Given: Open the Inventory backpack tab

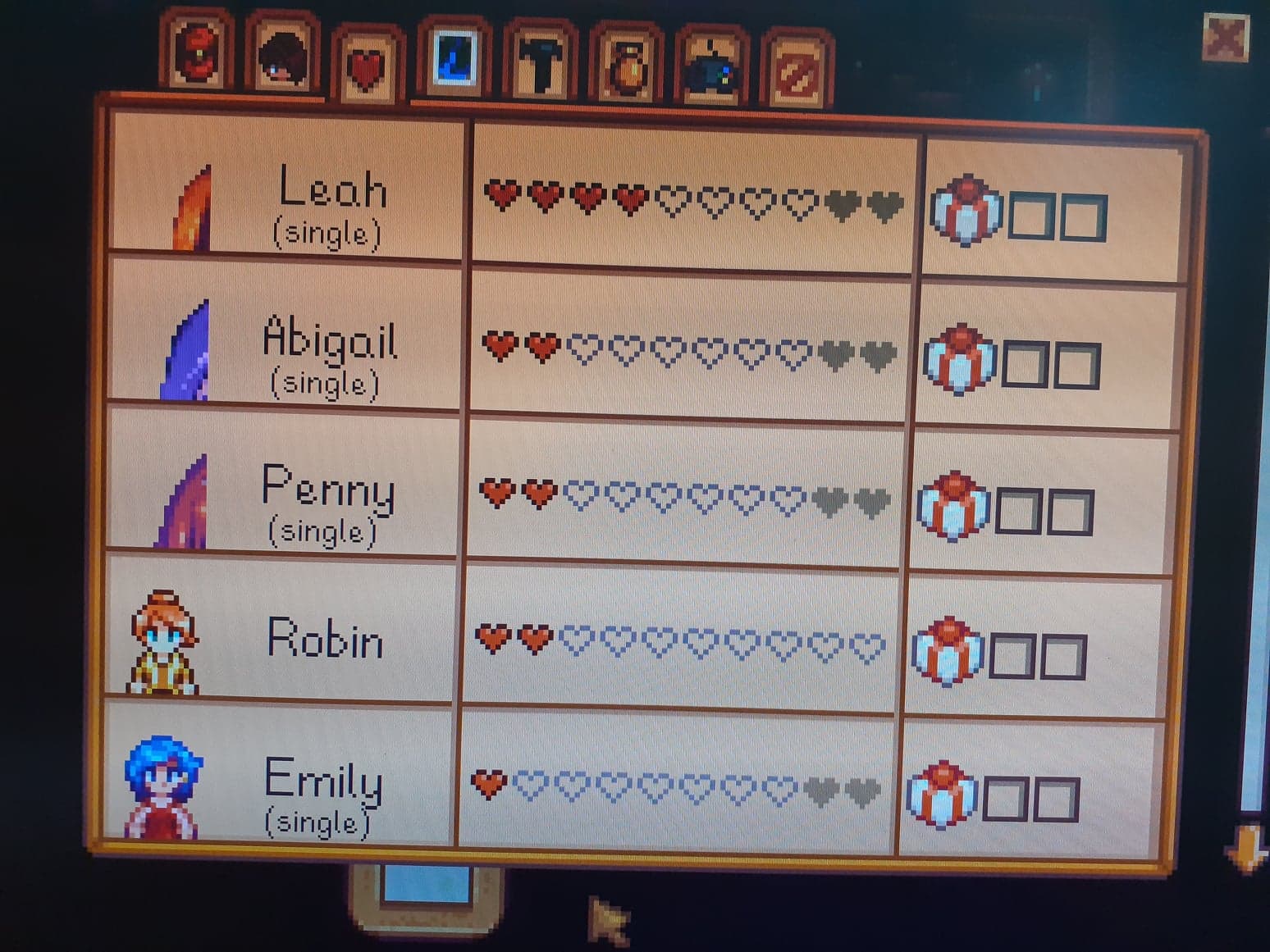Looking at the screenshot, I should [x=199, y=52].
